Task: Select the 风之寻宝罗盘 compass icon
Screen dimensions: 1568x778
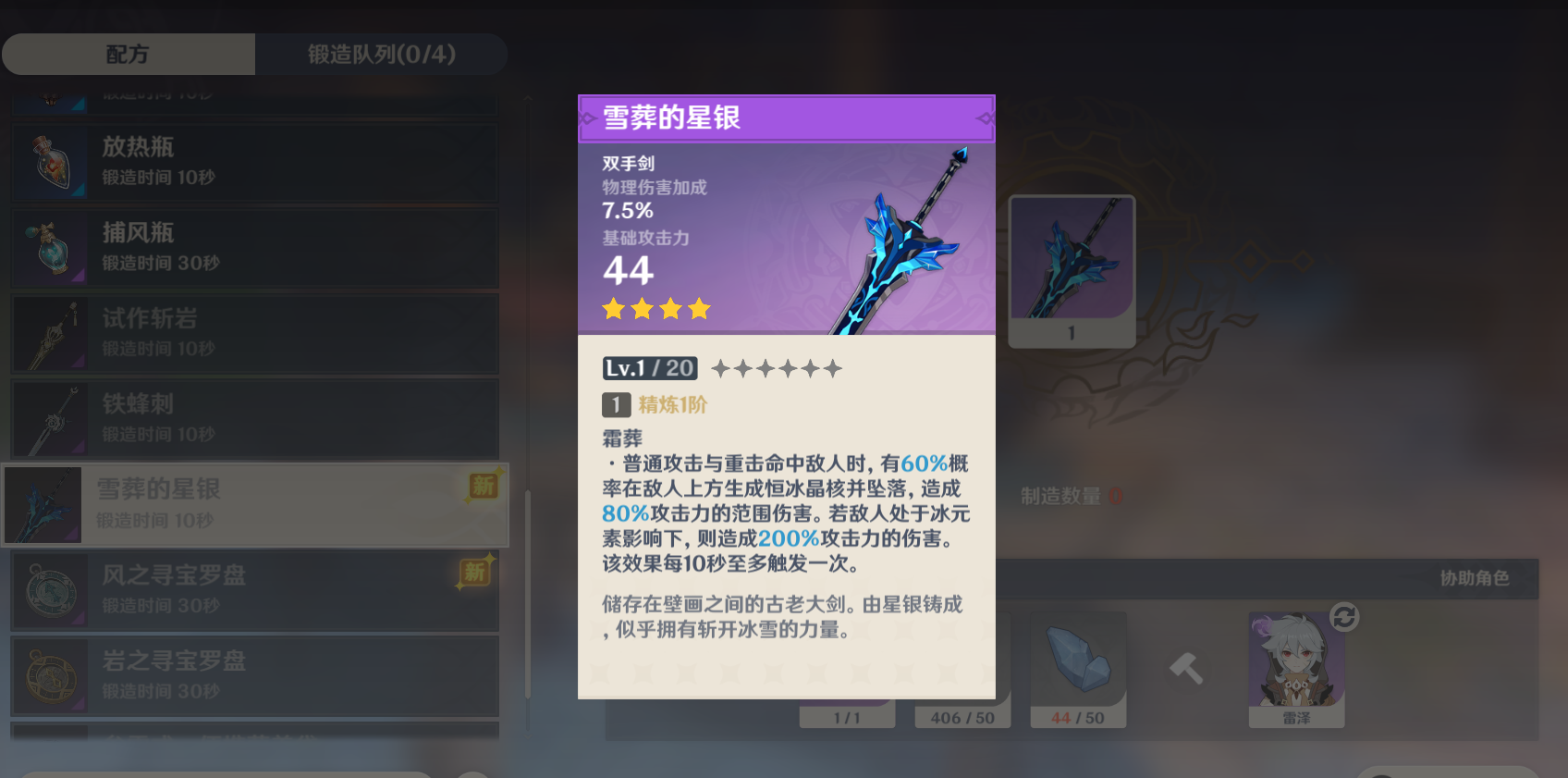Action: click(51, 591)
